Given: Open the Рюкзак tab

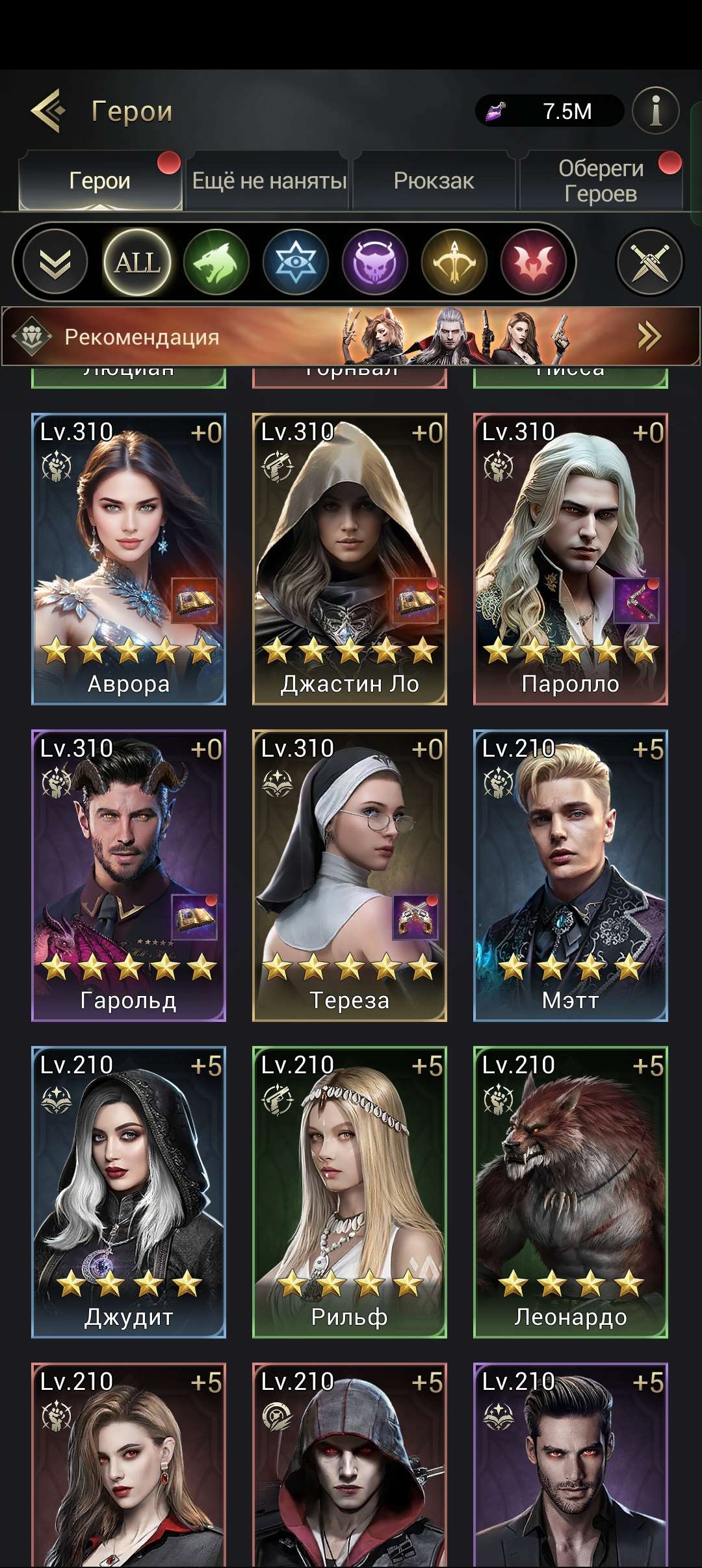Looking at the screenshot, I should [434, 181].
